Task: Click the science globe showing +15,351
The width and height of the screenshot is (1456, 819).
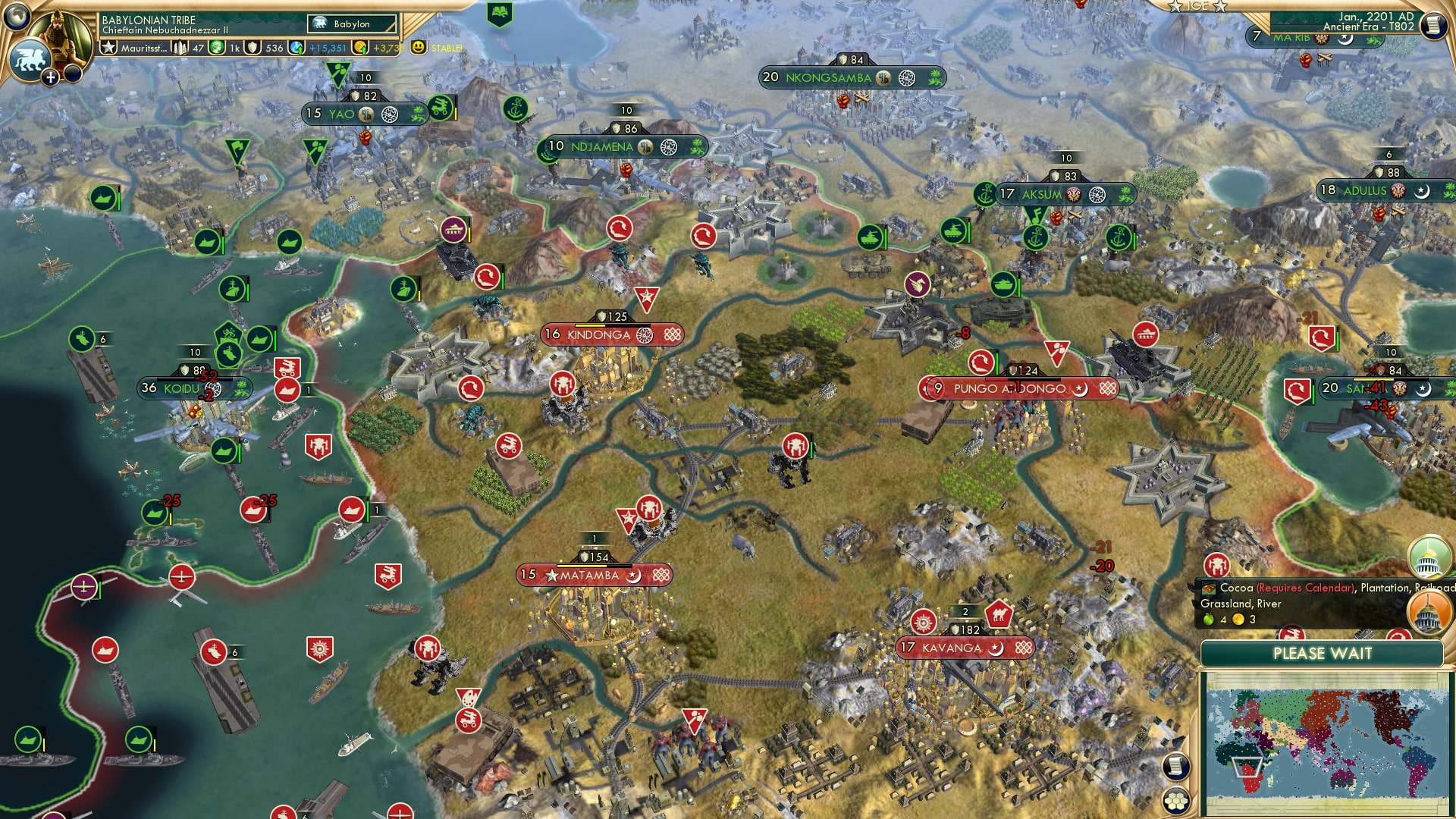Action: [x=297, y=47]
